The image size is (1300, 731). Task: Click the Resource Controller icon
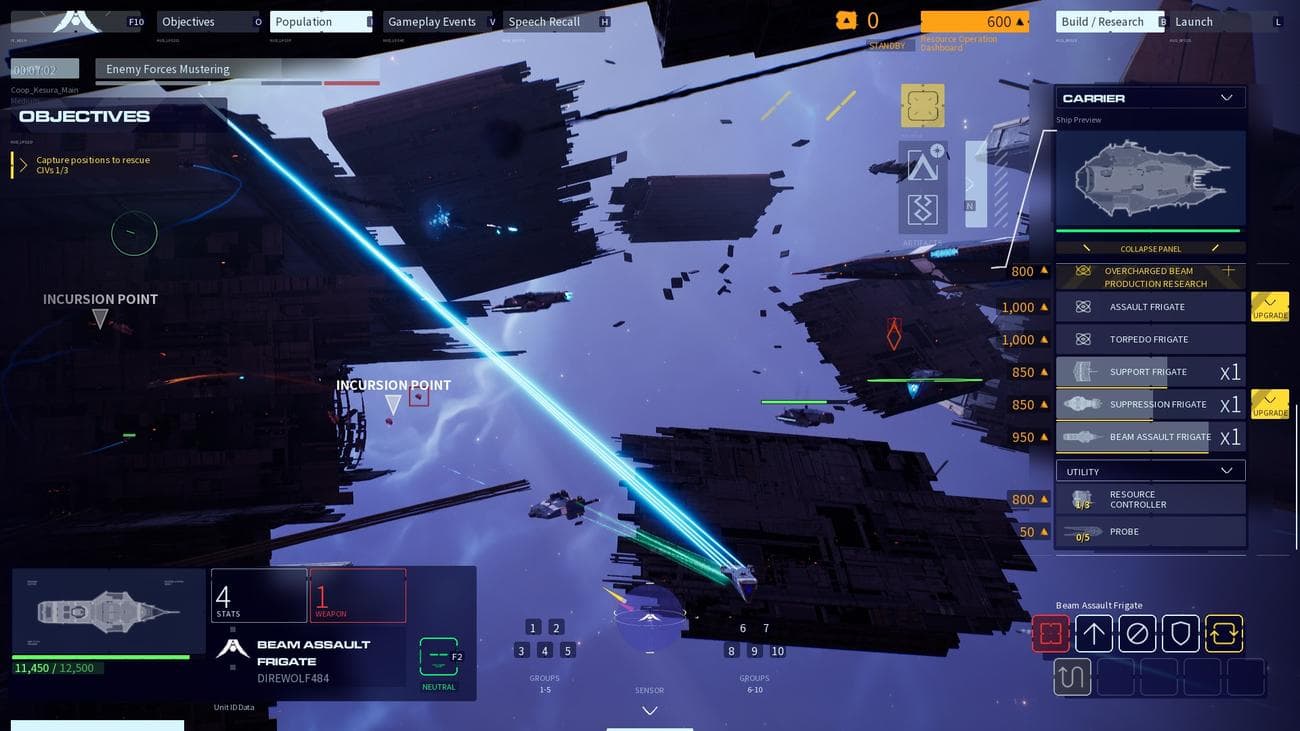point(1082,498)
